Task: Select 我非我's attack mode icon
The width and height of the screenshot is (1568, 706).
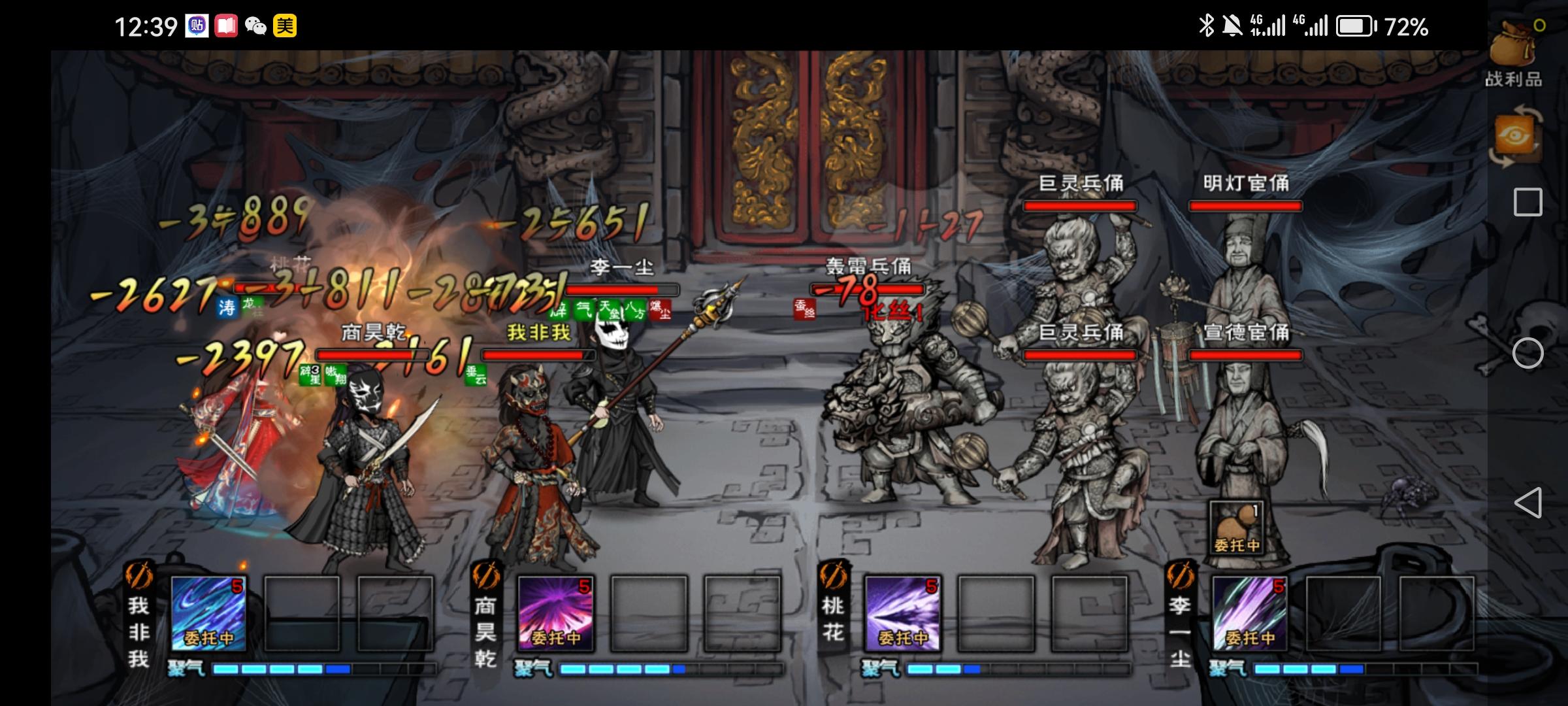Action: 139,576
